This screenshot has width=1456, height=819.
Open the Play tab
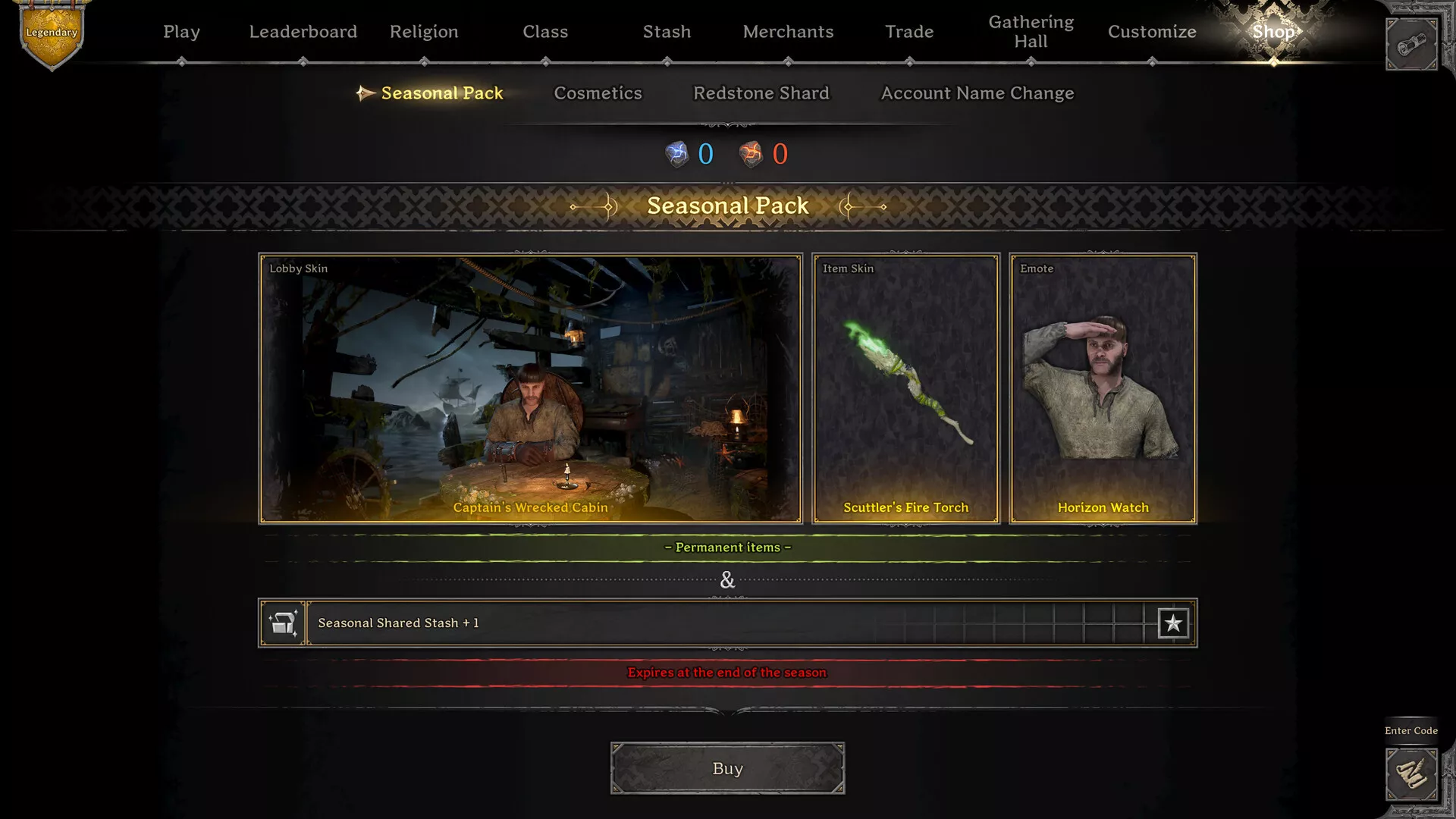[181, 32]
